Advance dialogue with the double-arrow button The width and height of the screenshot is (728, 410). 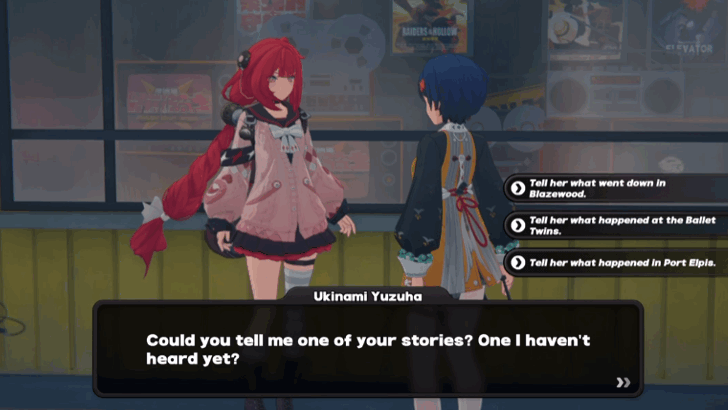coord(624,381)
